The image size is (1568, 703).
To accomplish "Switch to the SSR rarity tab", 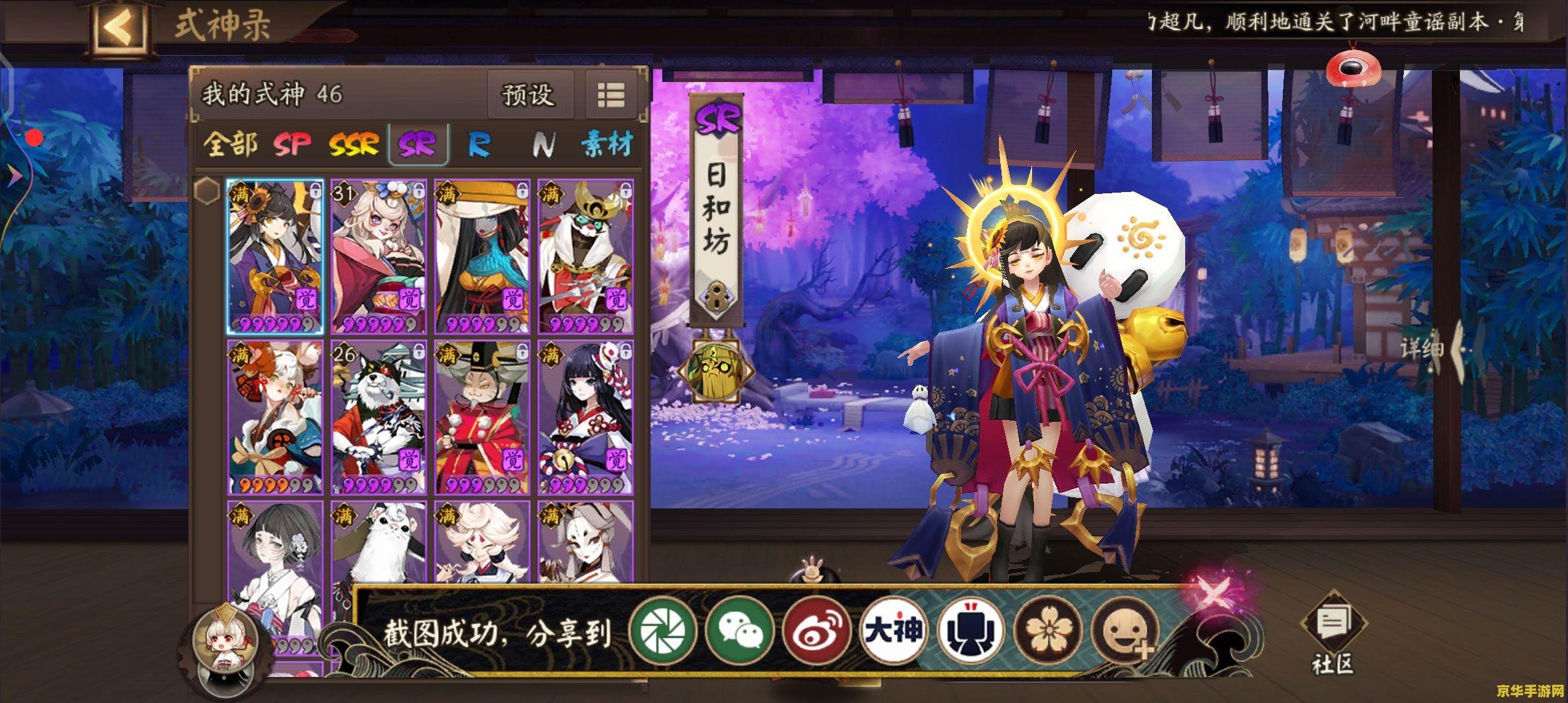I will (x=355, y=145).
